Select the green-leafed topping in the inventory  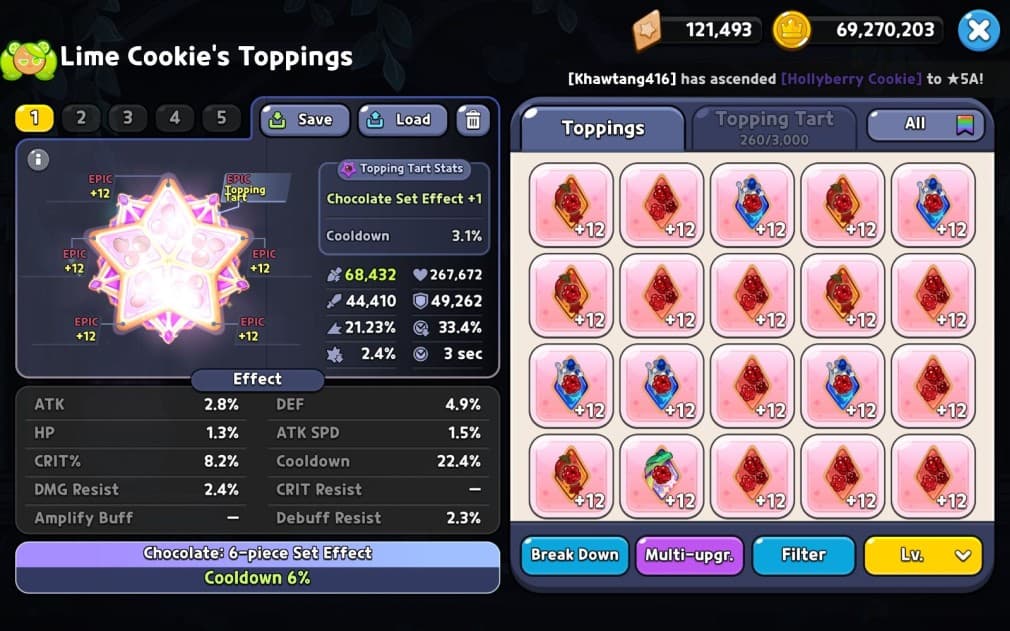tap(661, 477)
